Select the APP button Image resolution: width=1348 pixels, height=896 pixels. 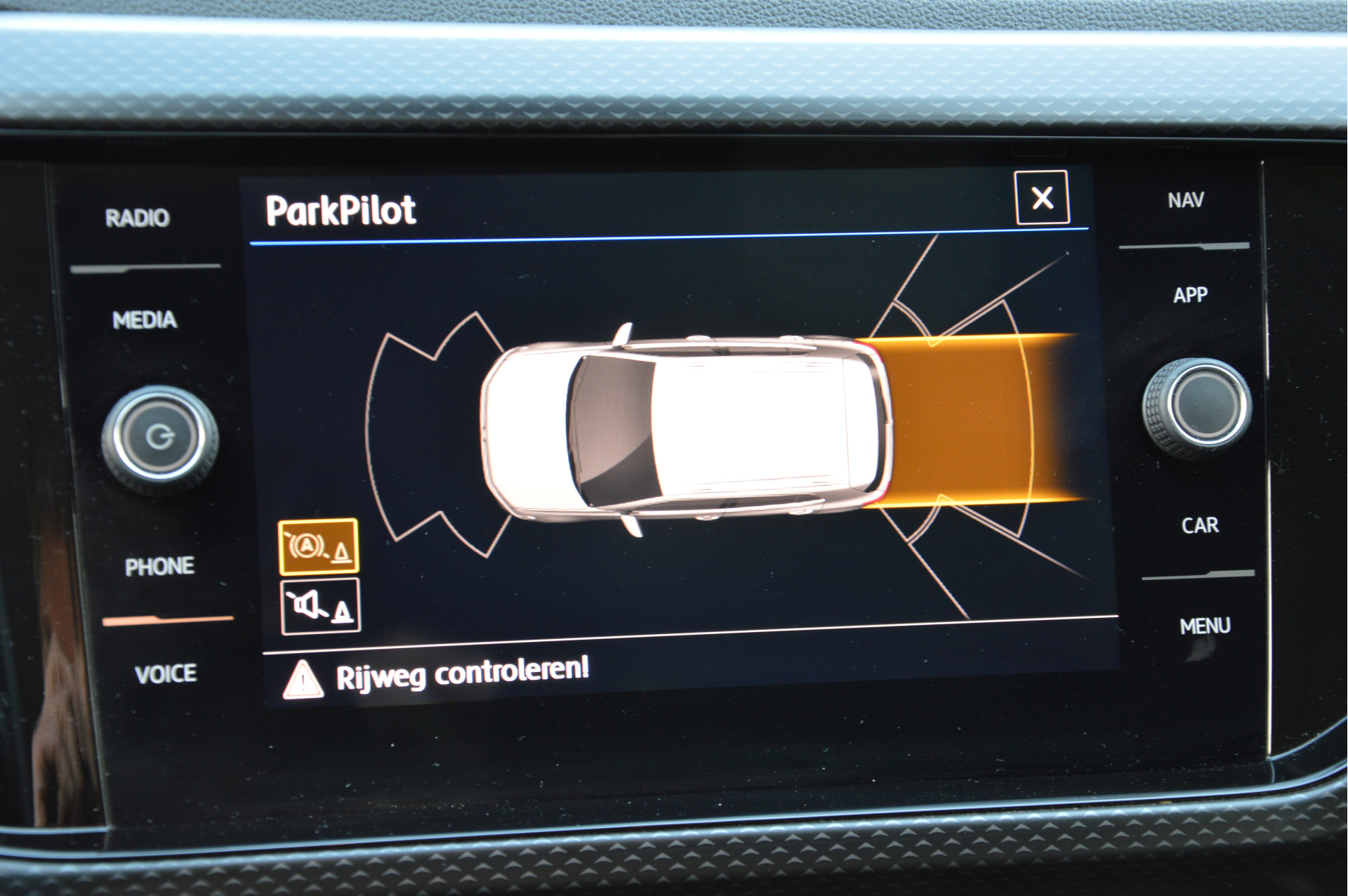tap(1191, 295)
